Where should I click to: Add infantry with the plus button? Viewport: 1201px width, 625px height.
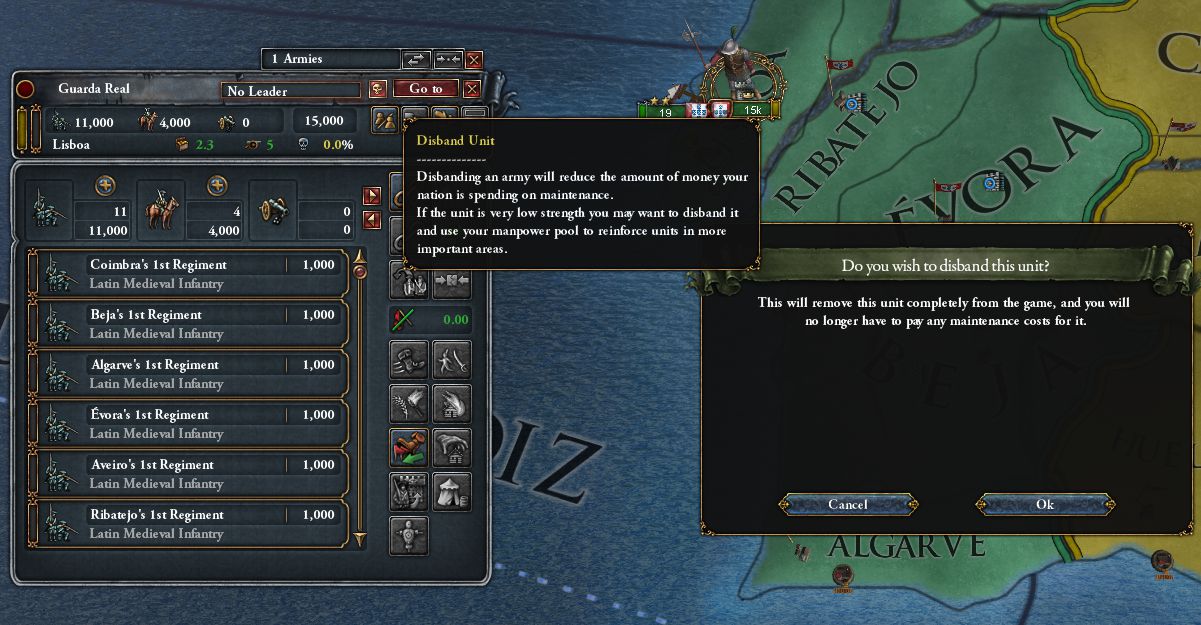click(x=105, y=186)
